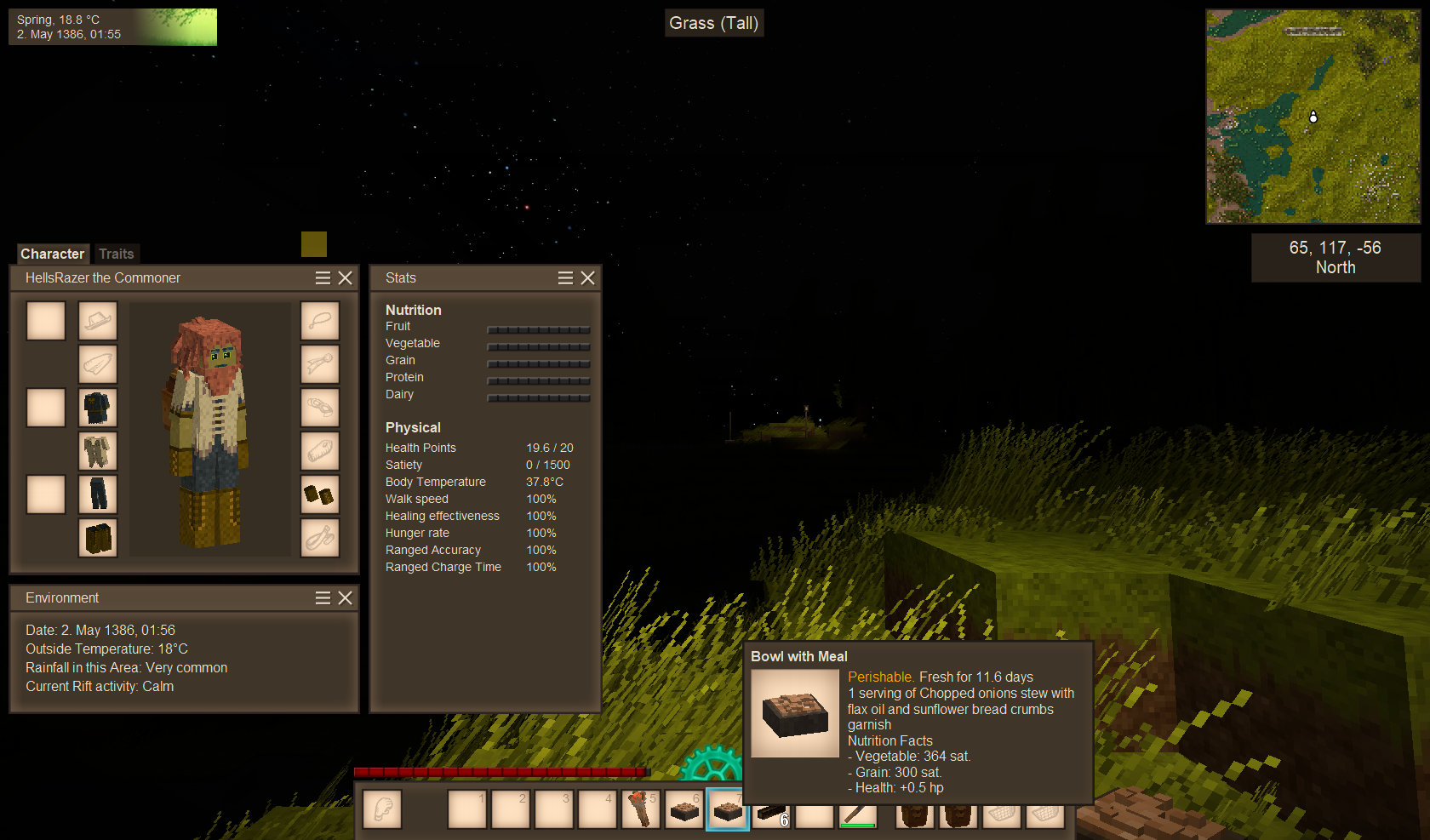Switch to the Traits tab
This screenshot has width=1430, height=840.
point(116,254)
